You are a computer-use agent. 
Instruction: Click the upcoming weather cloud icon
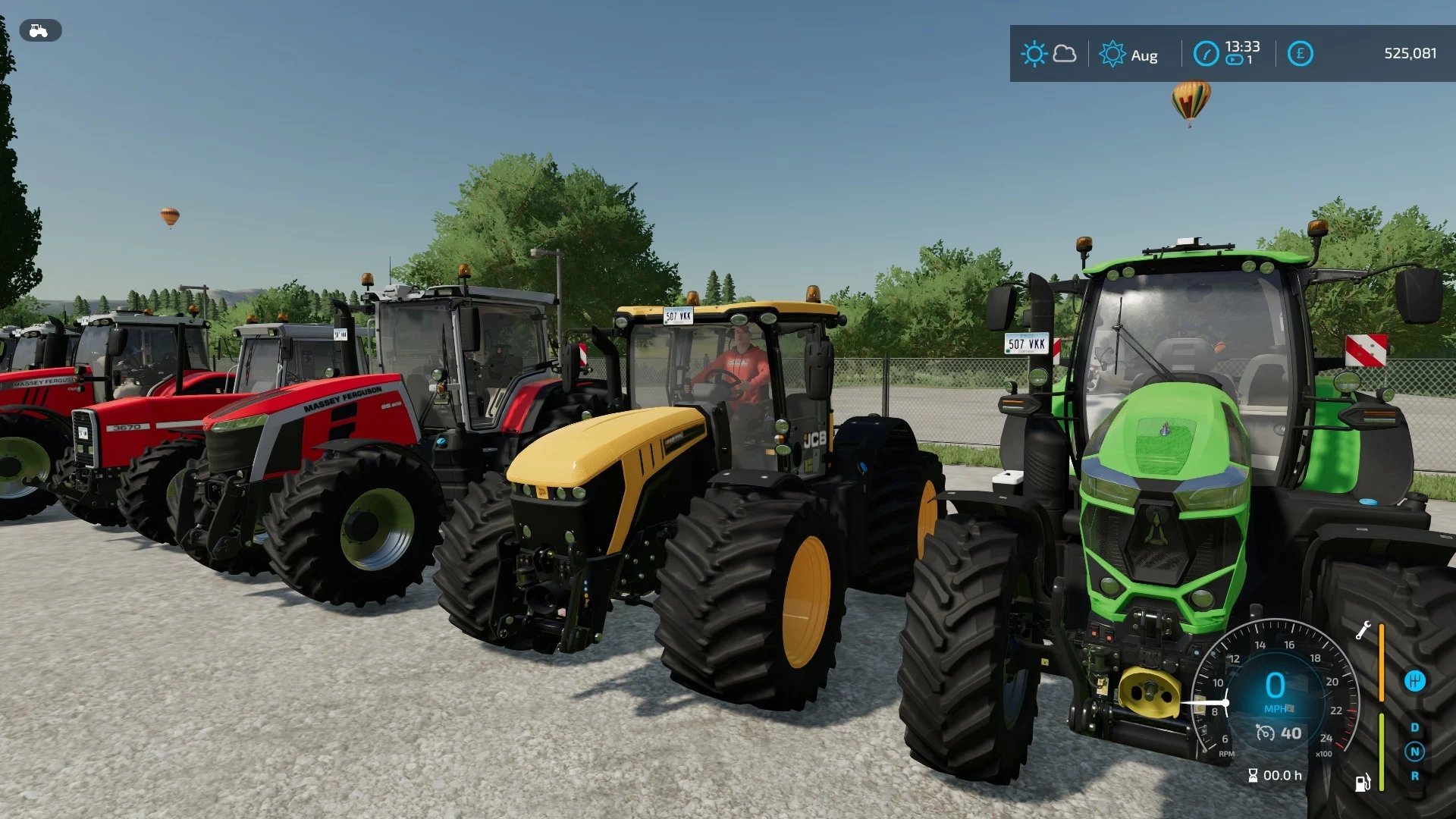click(x=1065, y=55)
